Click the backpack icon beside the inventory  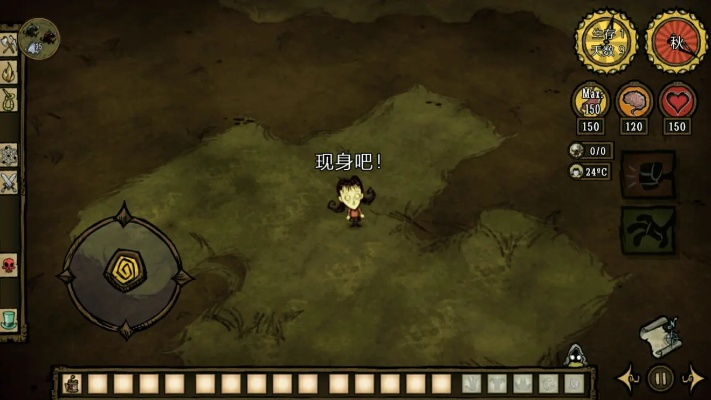coord(71,383)
